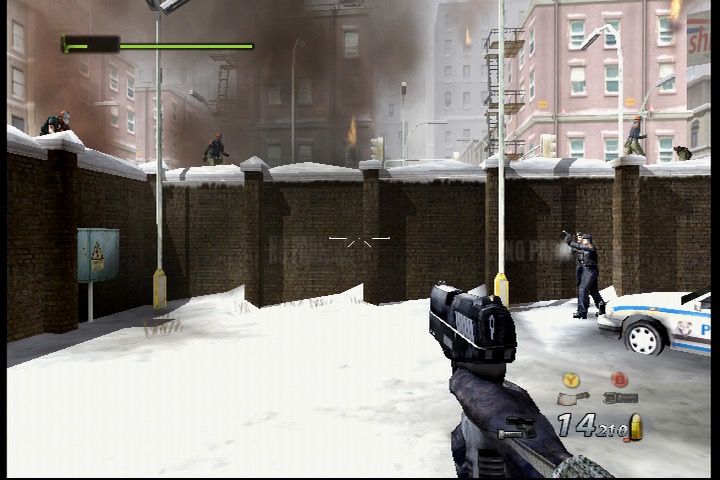
Task: Select the meat cleaver weapon icon
Action: point(572,398)
